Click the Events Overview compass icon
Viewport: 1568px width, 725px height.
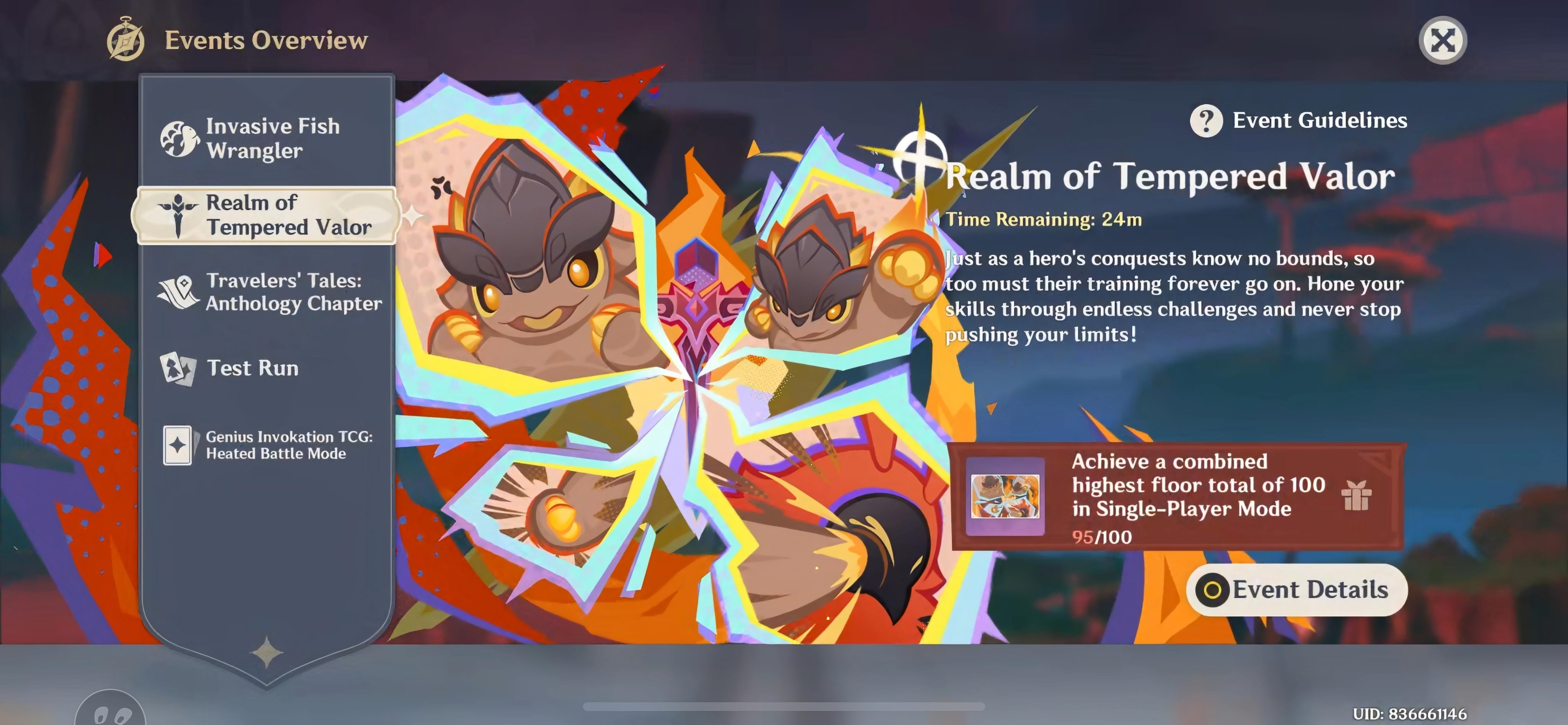(x=125, y=40)
